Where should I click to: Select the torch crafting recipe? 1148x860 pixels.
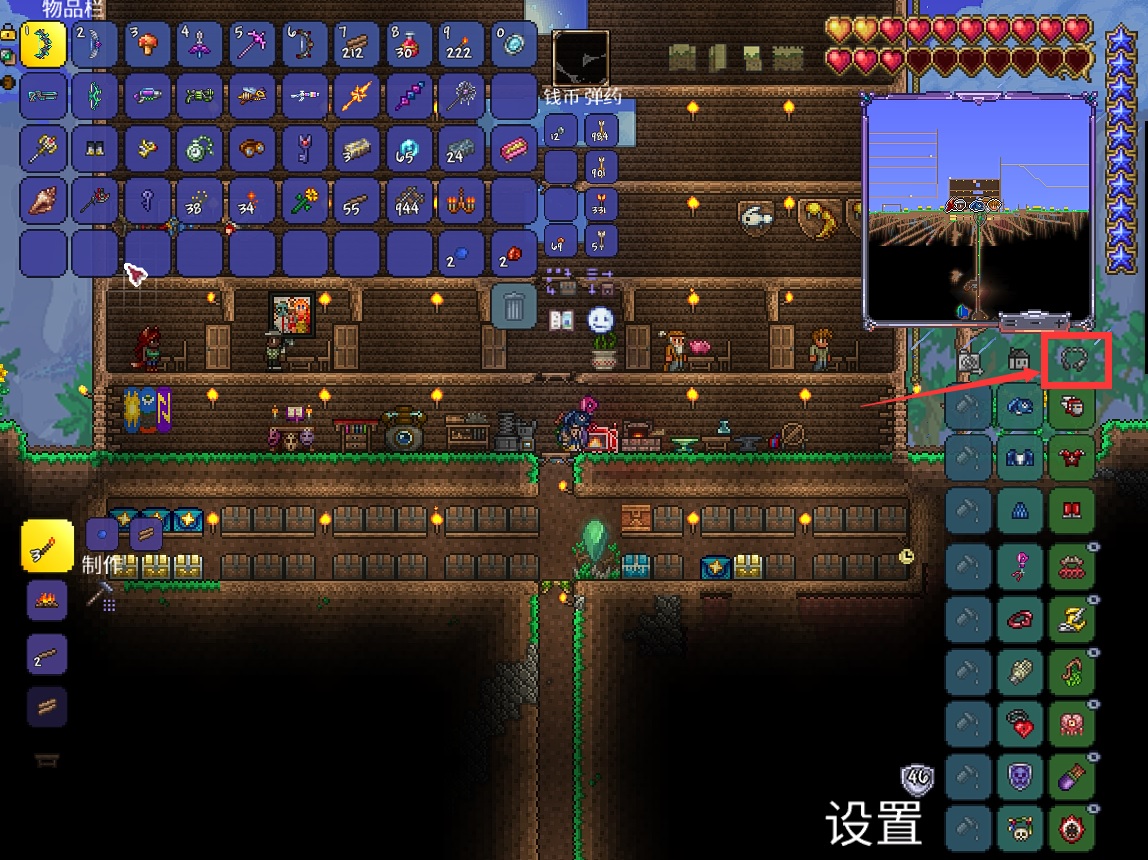pyautogui.click(x=47, y=546)
